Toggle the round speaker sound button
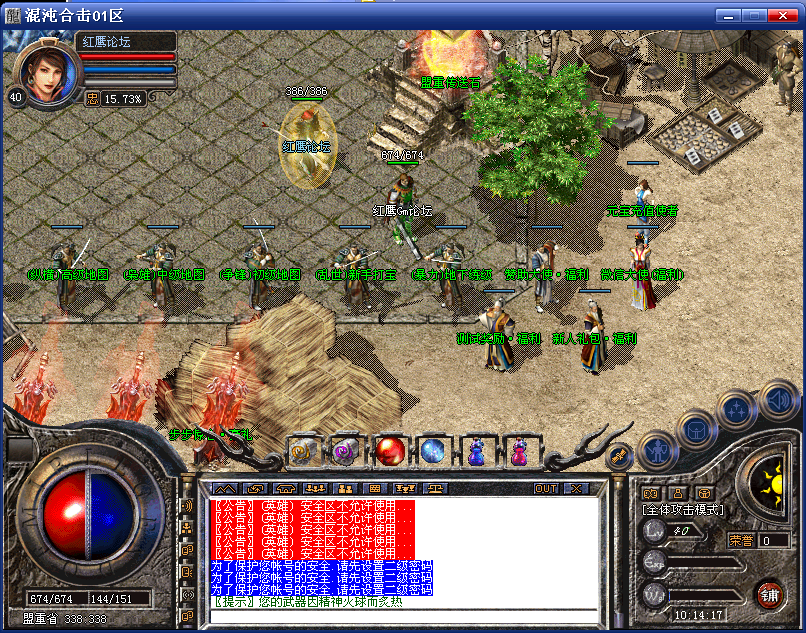The width and height of the screenshot is (806, 633). [x=777, y=402]
